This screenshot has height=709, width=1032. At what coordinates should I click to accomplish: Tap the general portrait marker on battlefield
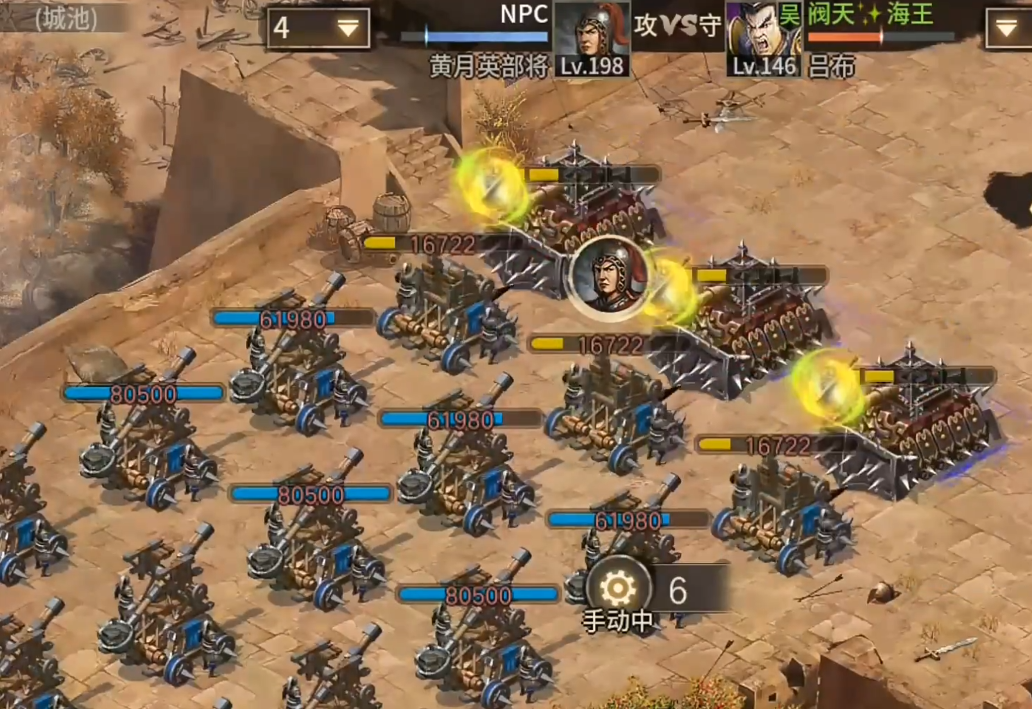(607, 278)
